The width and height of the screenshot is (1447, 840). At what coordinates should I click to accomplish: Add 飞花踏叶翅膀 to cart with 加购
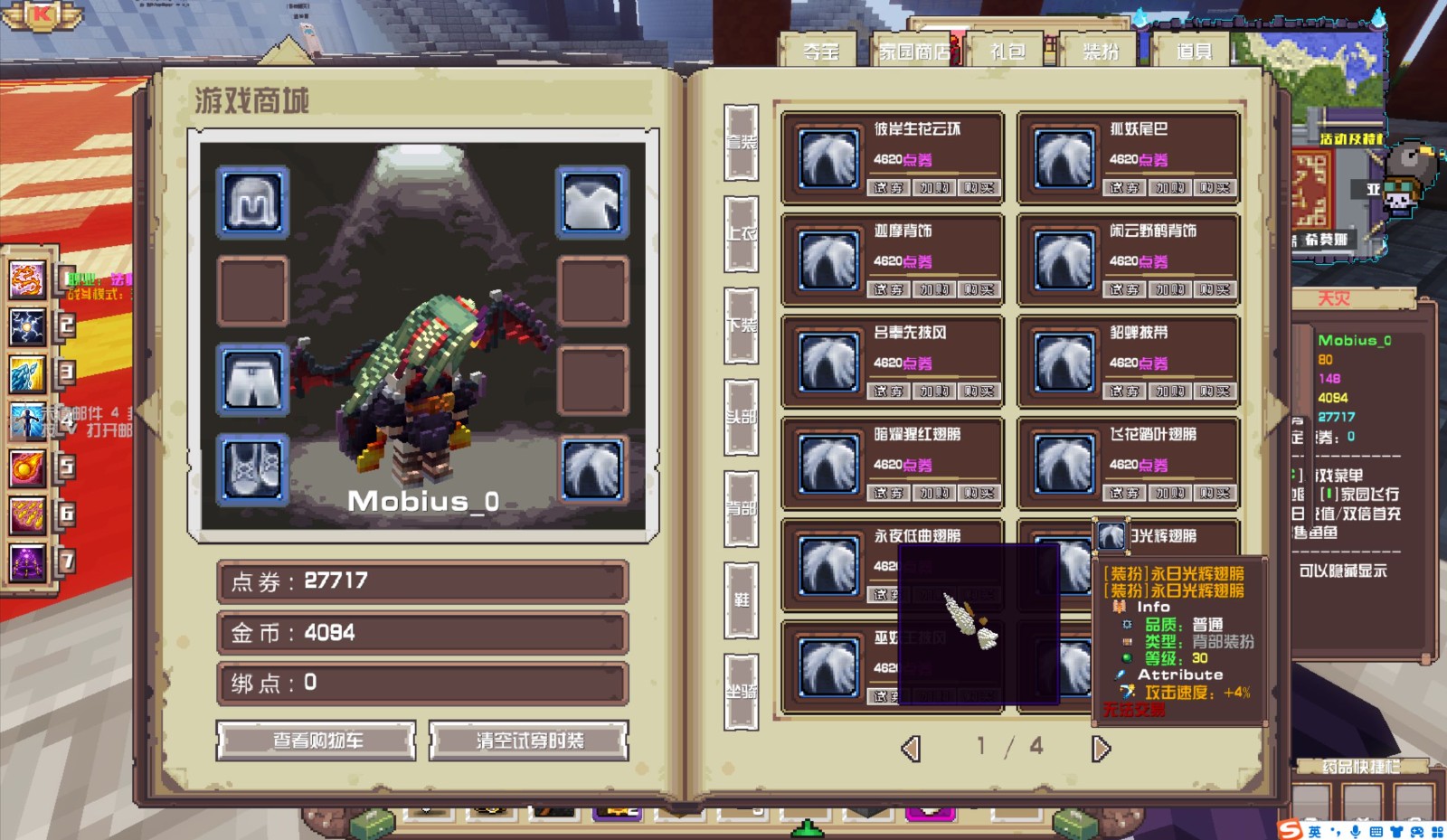click(x=1169, y=494)
